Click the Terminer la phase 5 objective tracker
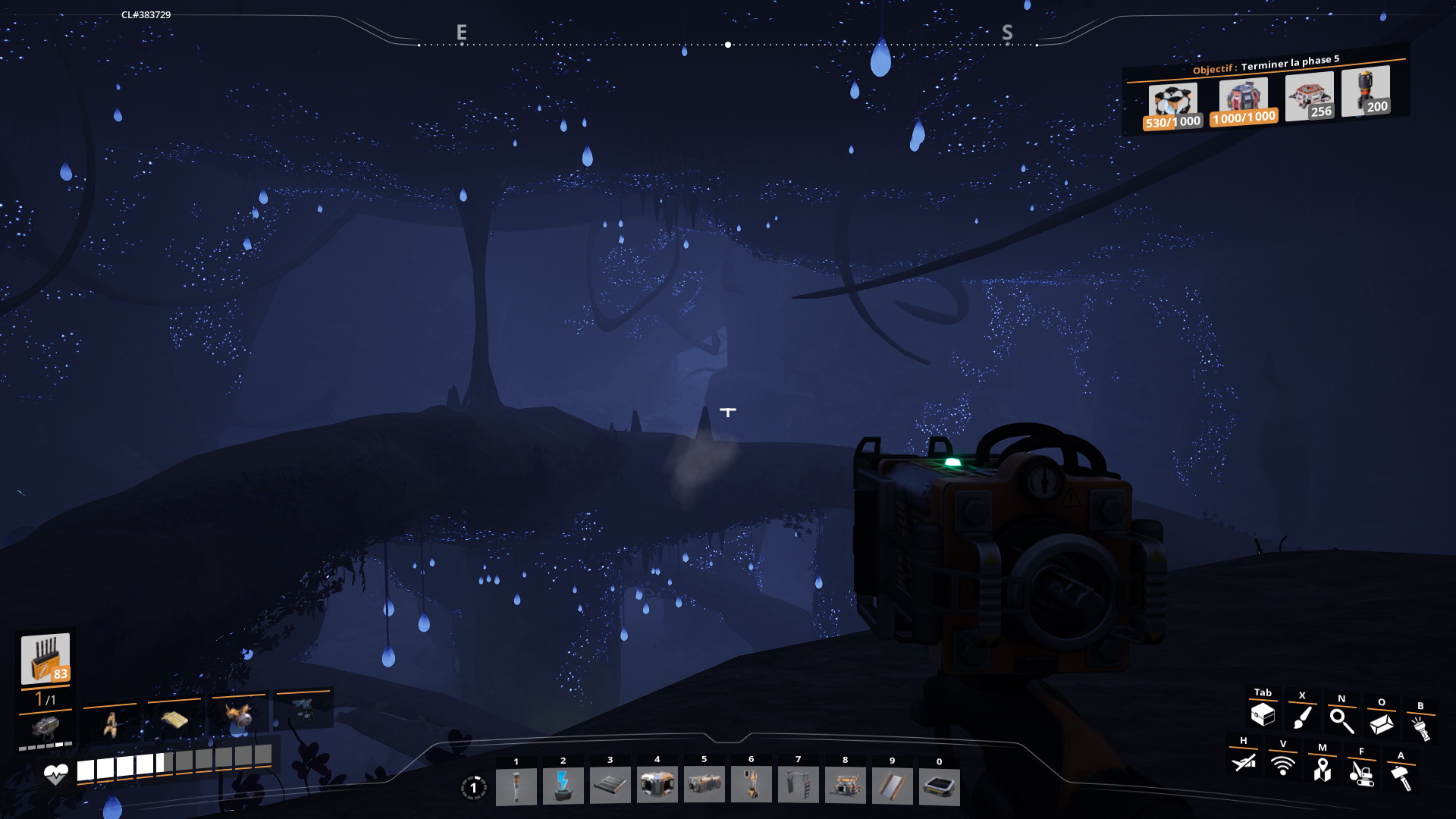 point(1266,65)
